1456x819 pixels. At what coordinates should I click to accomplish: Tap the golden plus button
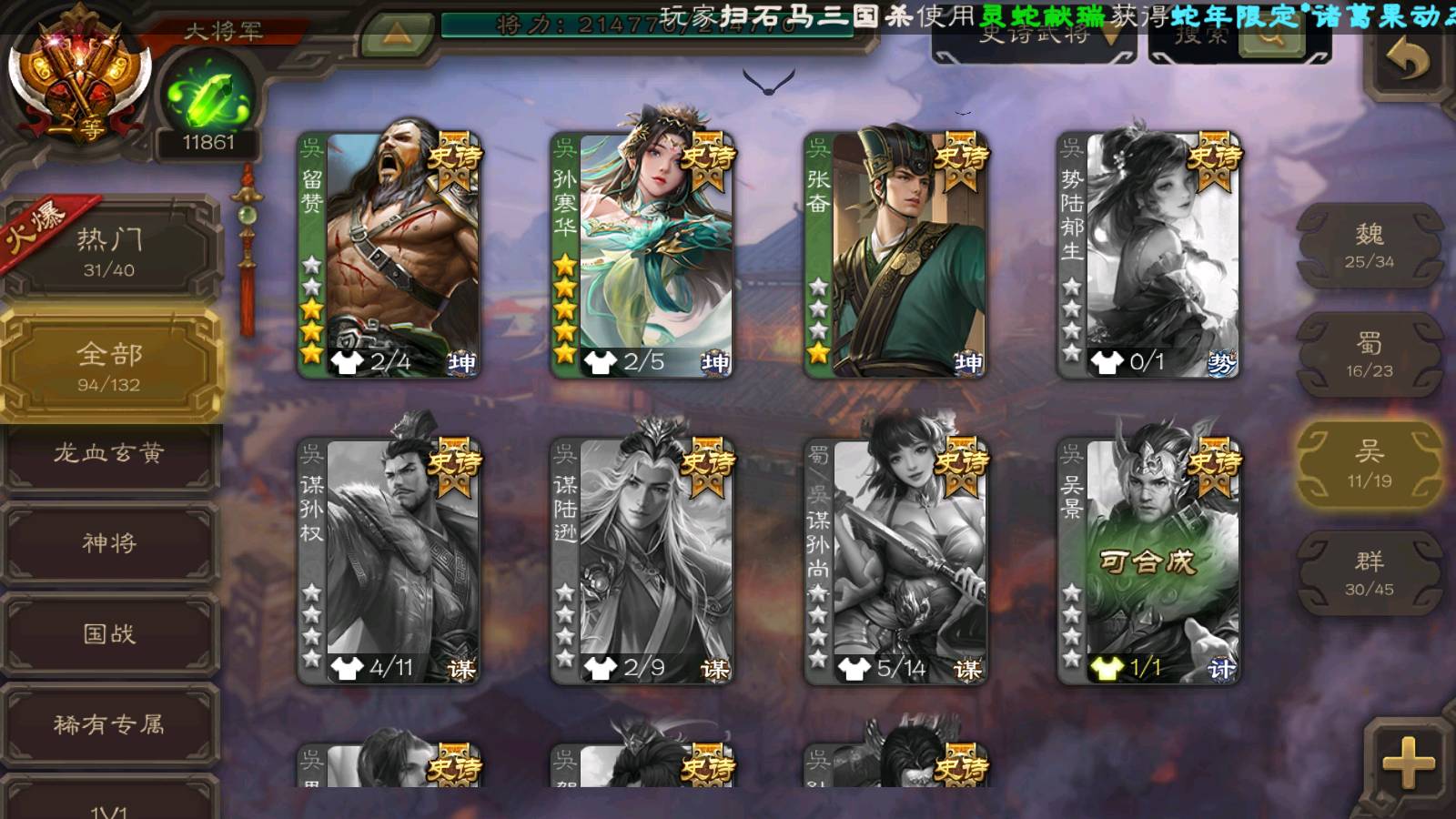pos(1408,763)
